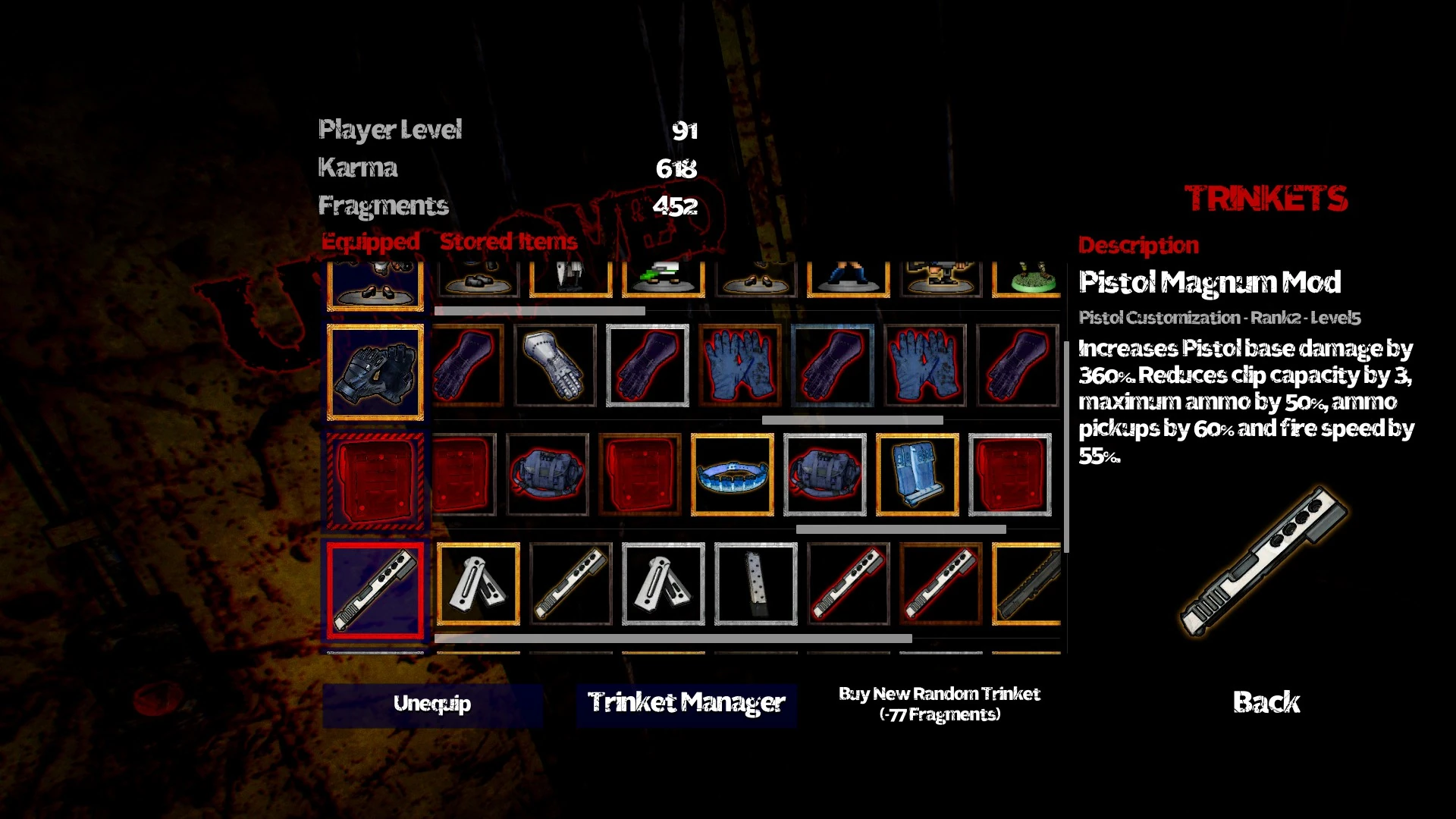Select the equipped black tactical gloves trinket
Image resolution: width=1456 pixels, height=819 pixels.
click(377, 370)
